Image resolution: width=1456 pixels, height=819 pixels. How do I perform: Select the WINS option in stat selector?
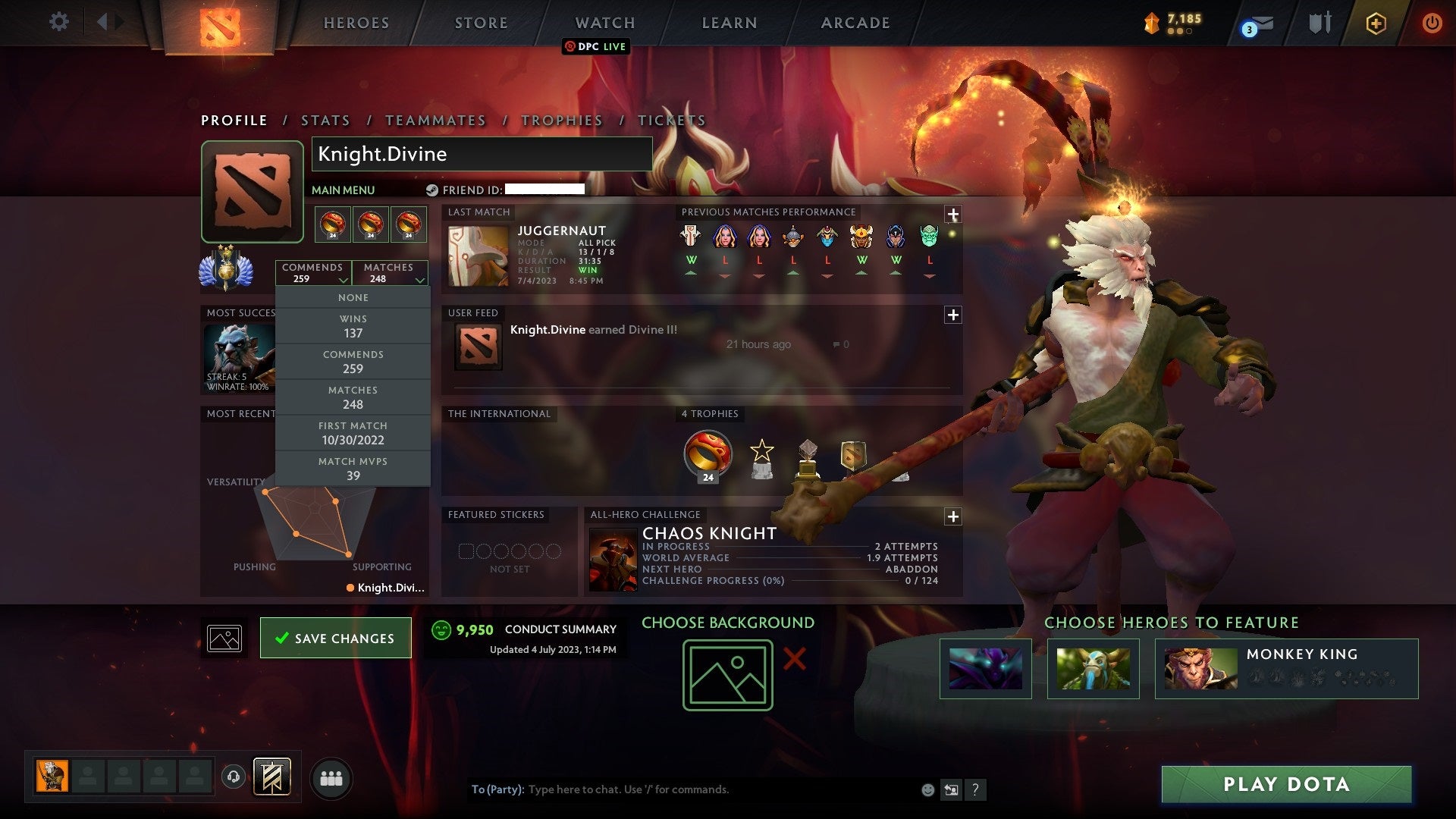(353, 326)
